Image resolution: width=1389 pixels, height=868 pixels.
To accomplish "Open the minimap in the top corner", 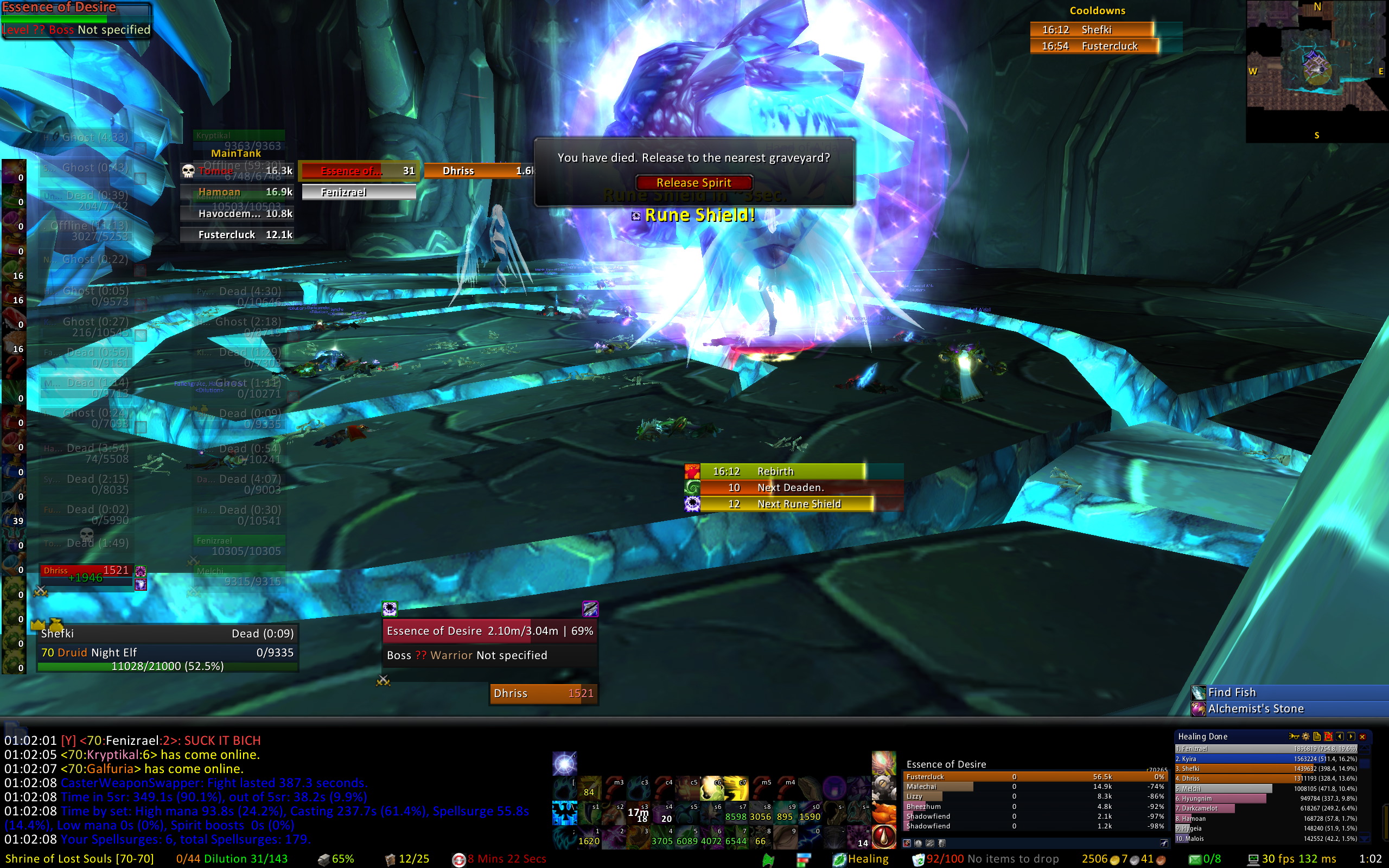I will click(x=1317, y=70).
